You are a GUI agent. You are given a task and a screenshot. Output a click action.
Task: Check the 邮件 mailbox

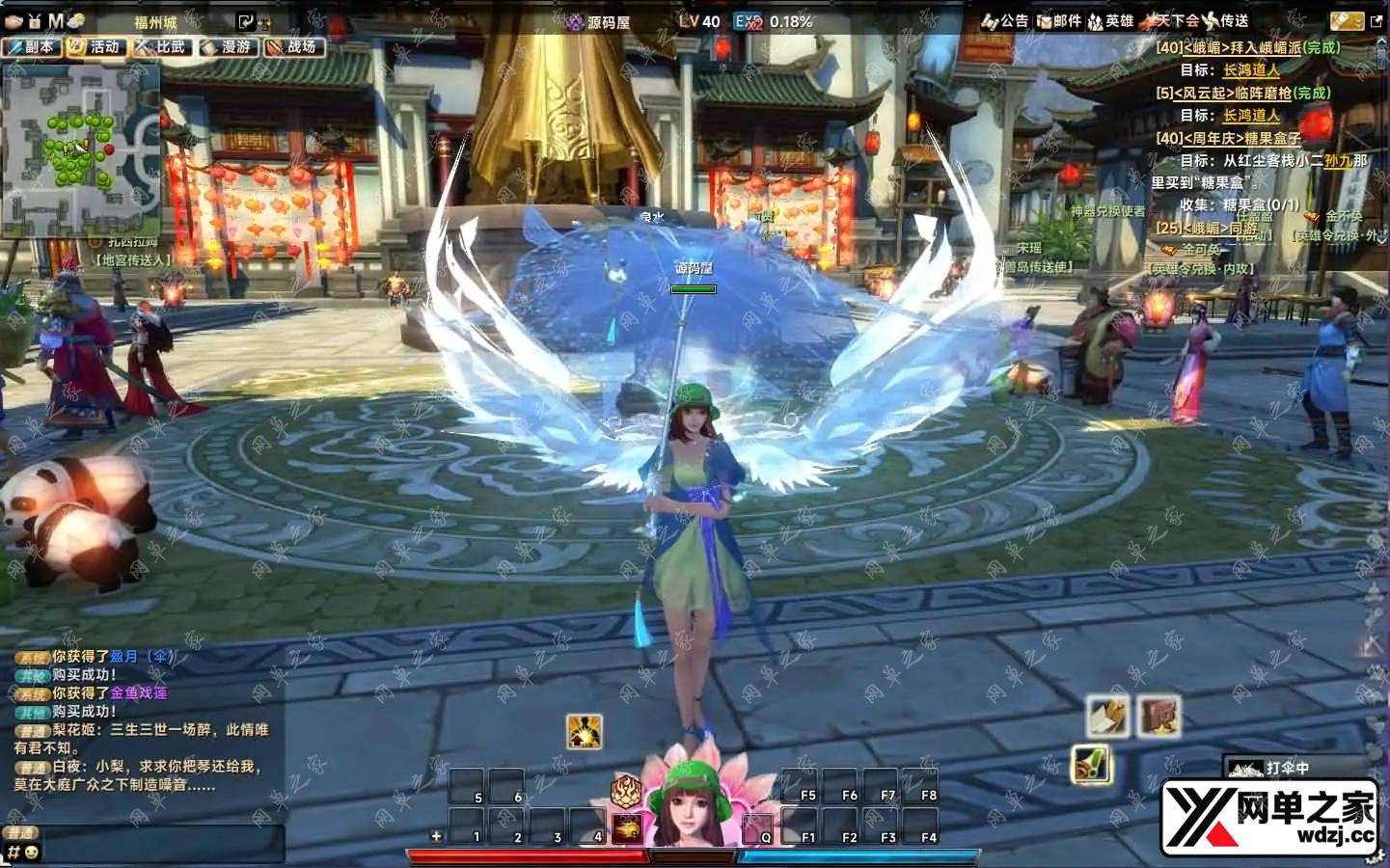pos(1059,20)
